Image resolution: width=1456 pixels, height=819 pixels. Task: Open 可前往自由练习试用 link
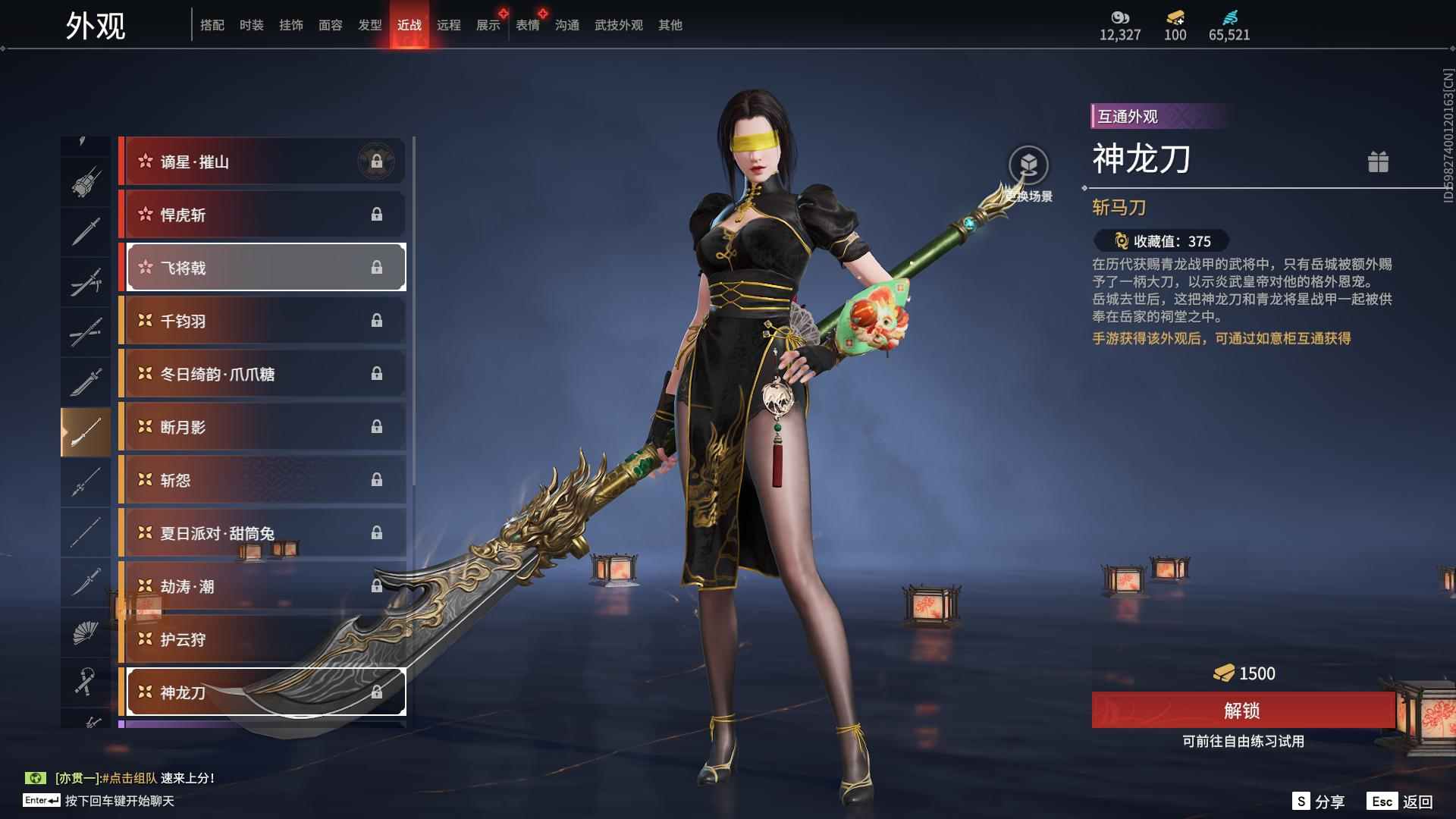coord(1242,743)
